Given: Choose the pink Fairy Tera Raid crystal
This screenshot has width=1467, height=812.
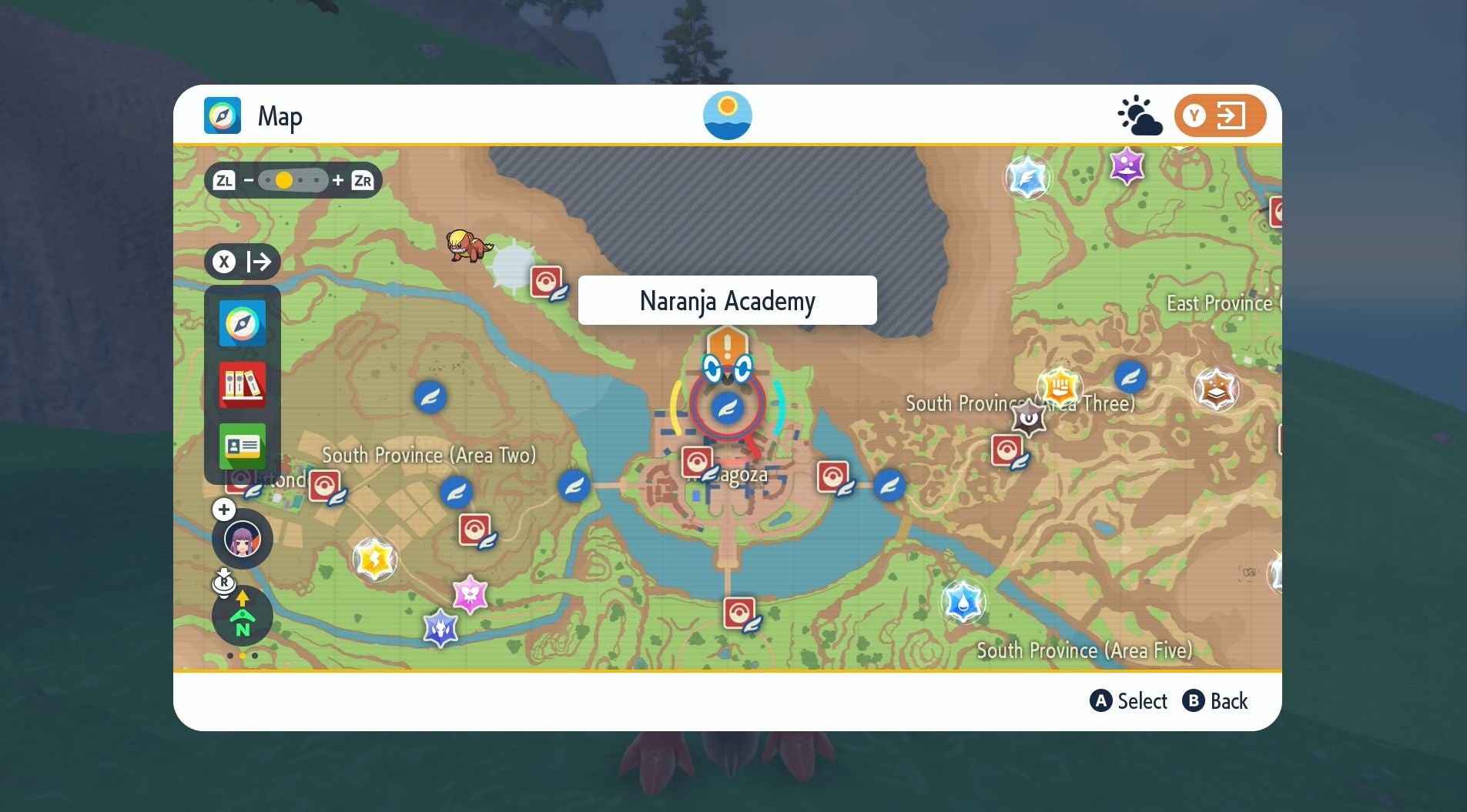Looking at the screenshot, I should pos(470,594).
